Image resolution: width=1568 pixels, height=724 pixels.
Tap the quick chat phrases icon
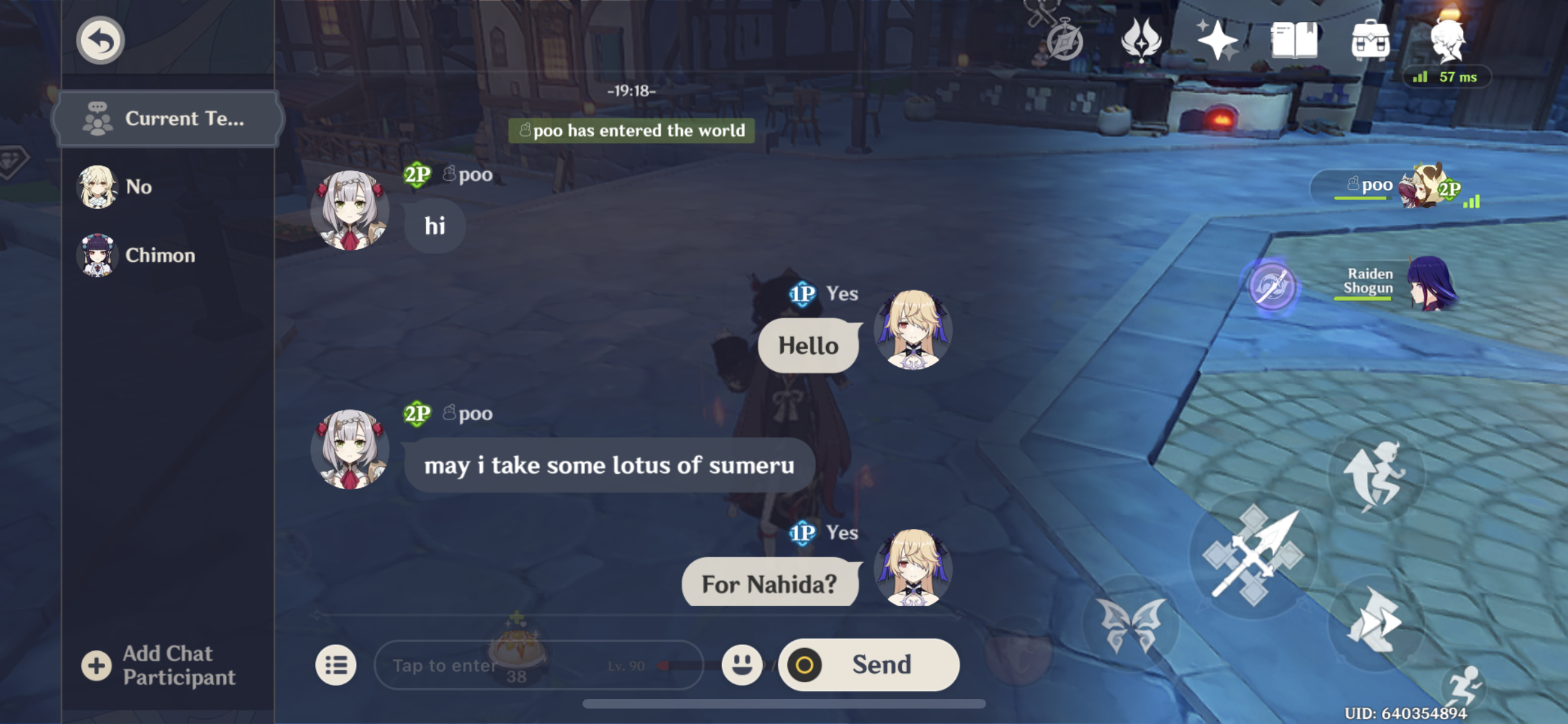336,664
